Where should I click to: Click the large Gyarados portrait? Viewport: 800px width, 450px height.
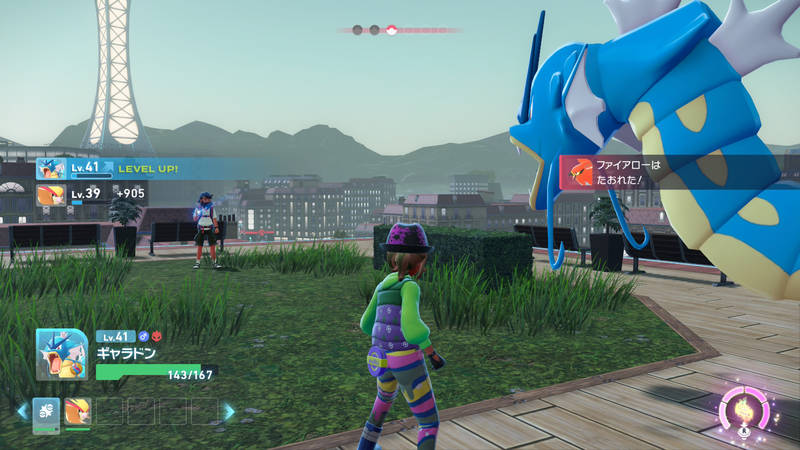(x=62, y=354)
